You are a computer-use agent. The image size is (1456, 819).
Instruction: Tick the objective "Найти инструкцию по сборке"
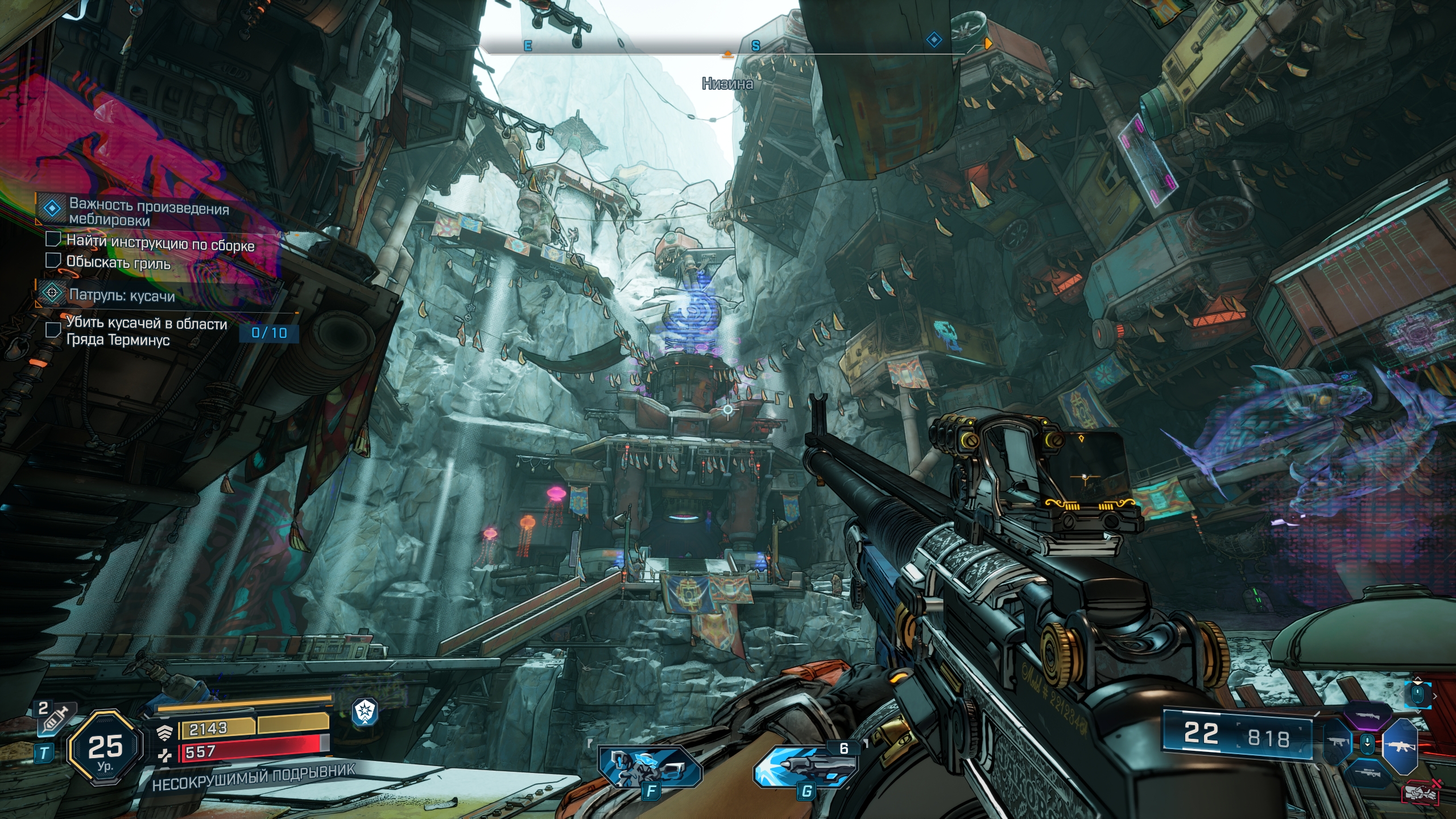click(53, 239)
